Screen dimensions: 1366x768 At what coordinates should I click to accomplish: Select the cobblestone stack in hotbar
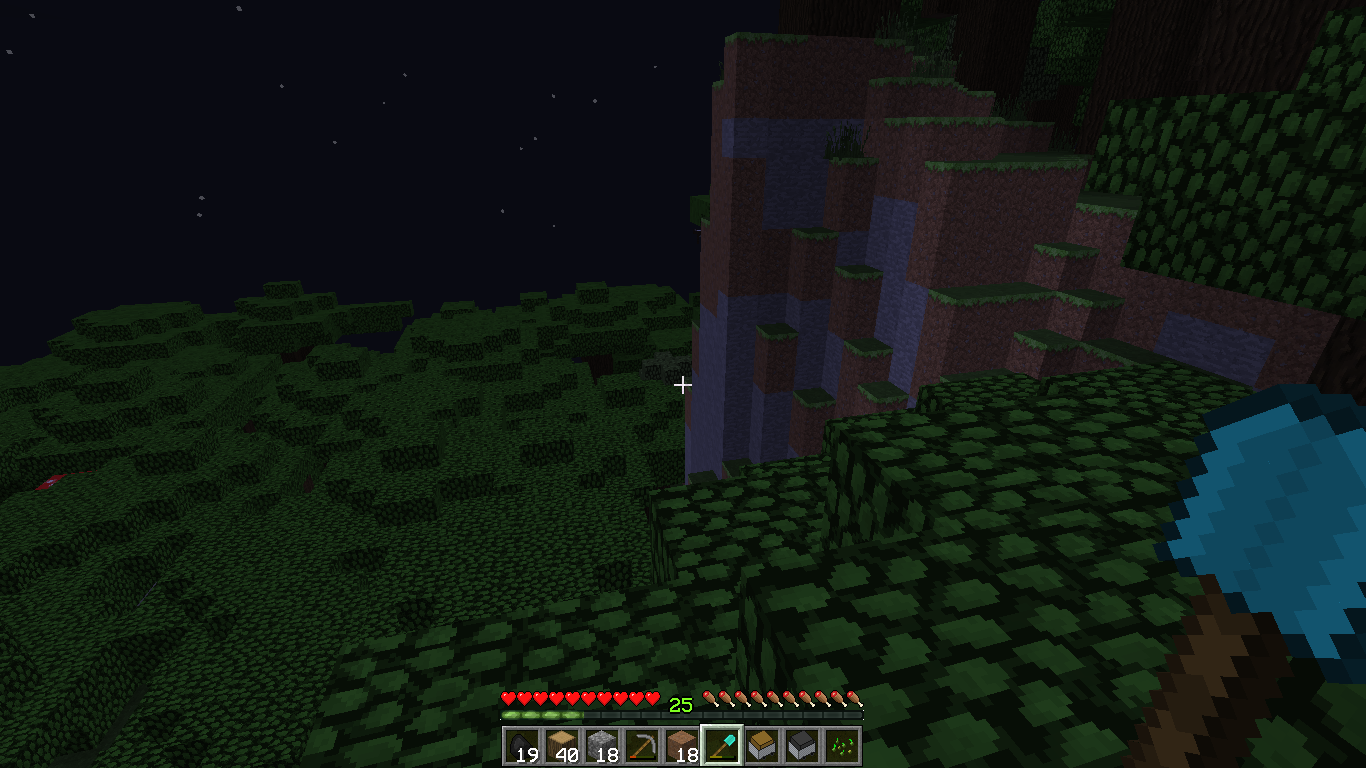(x=602, y=746)
